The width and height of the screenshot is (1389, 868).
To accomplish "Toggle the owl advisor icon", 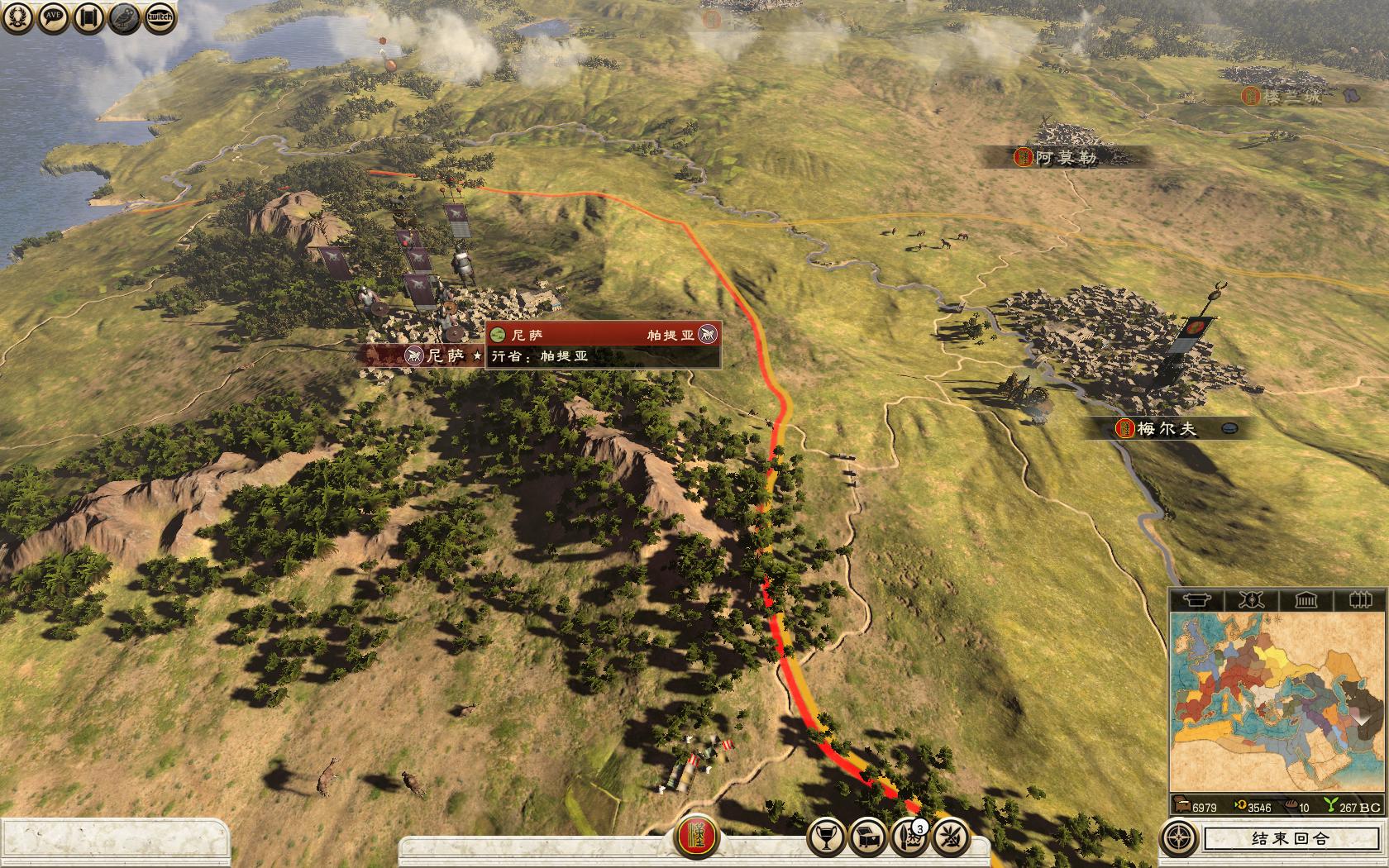I will pyautogui.click(x=124, y=17).
